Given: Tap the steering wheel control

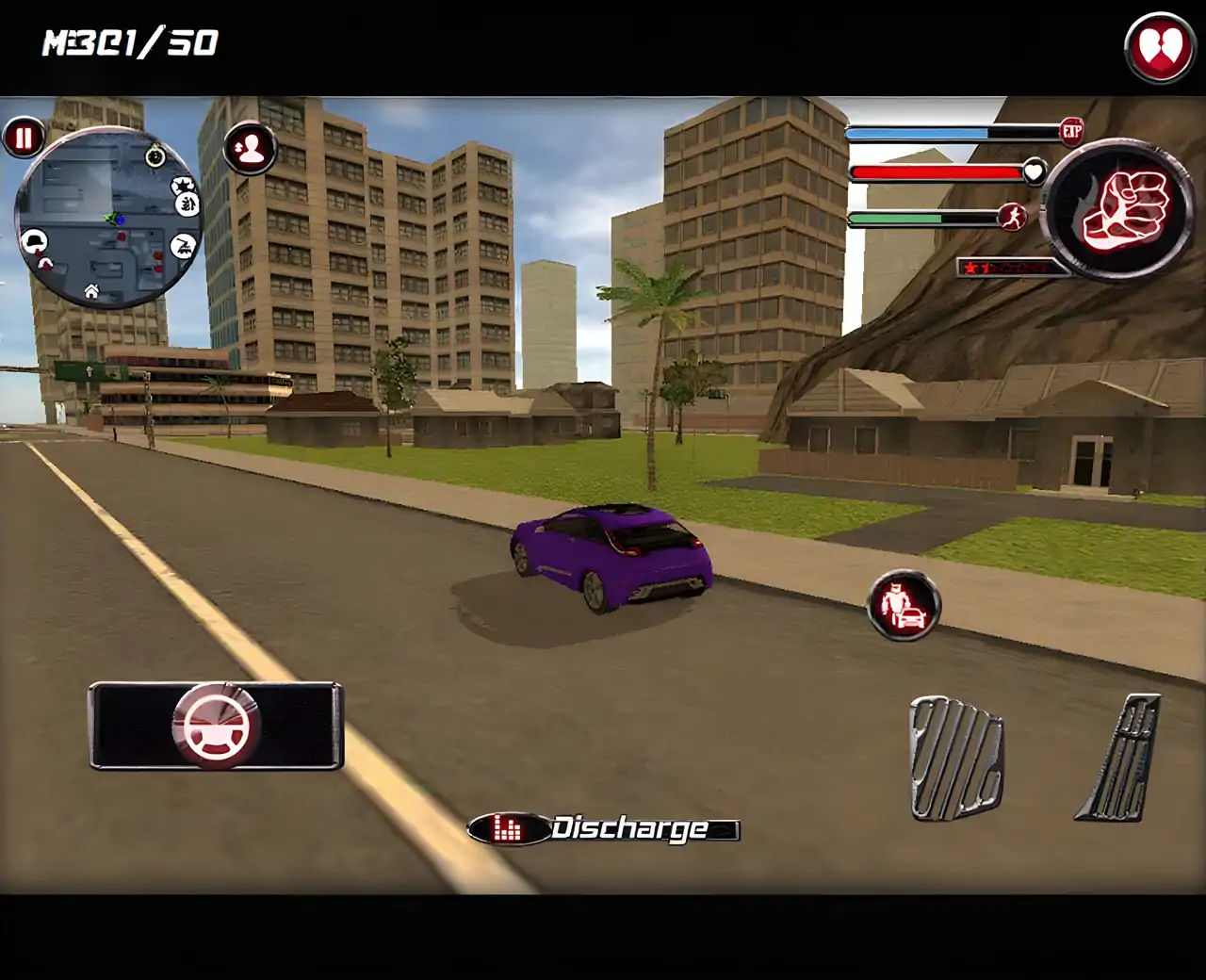Looking at the screenshot, I should [x=217, y=726].
